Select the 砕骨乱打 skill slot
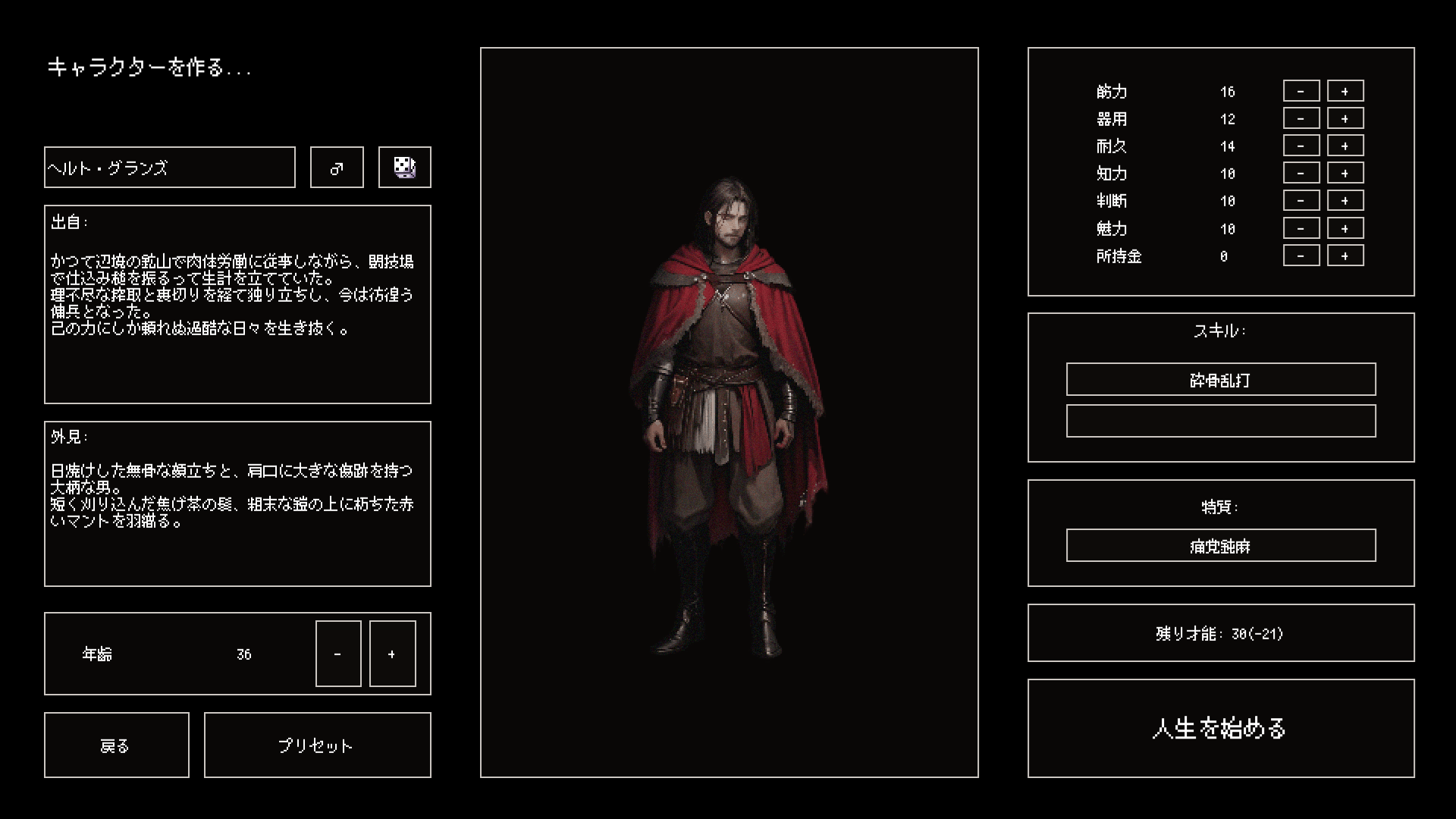Screen dimensions: 1456x819 tap(1221, 379)
